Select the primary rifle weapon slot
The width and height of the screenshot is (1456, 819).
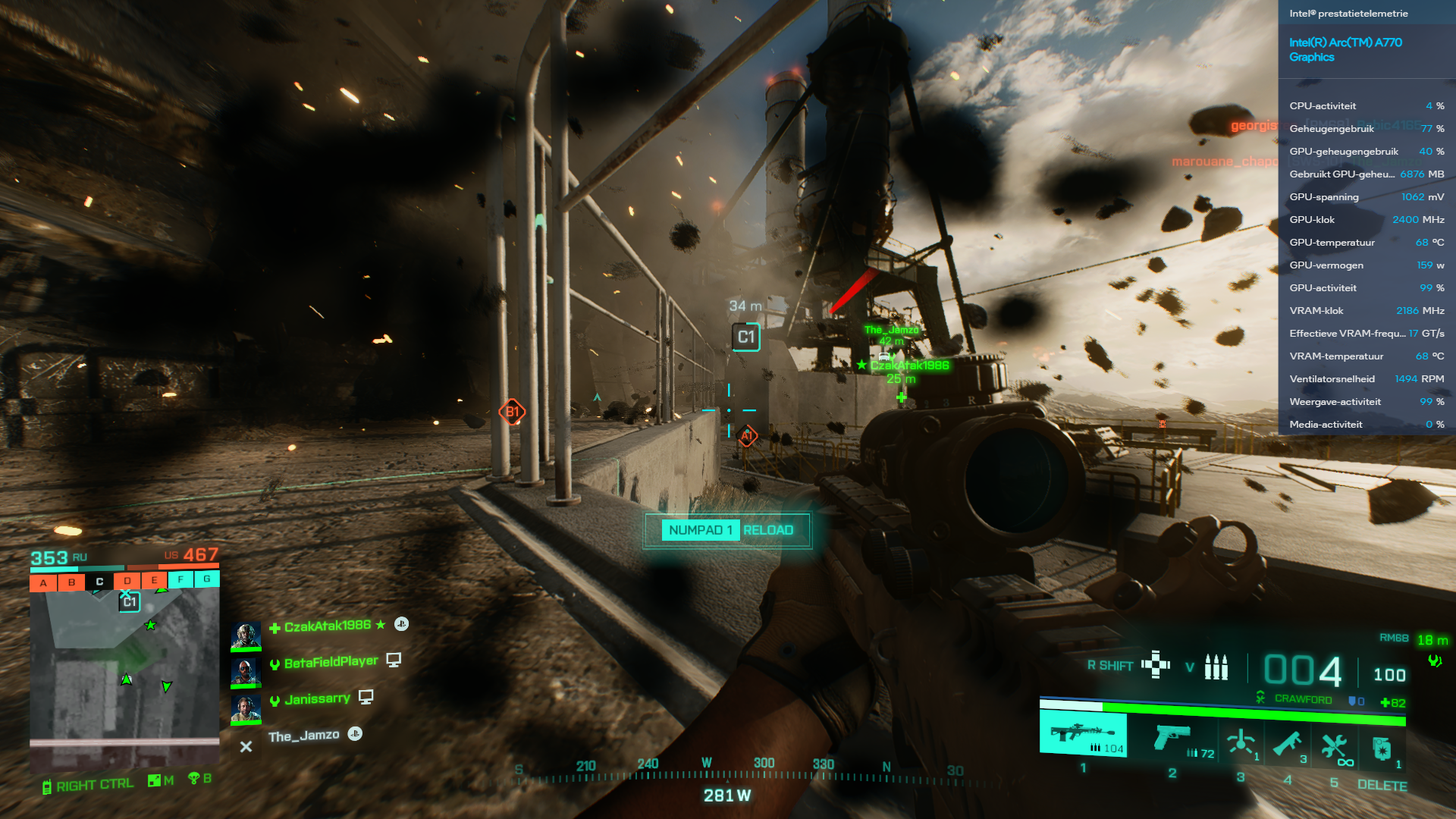[1083, 734]
